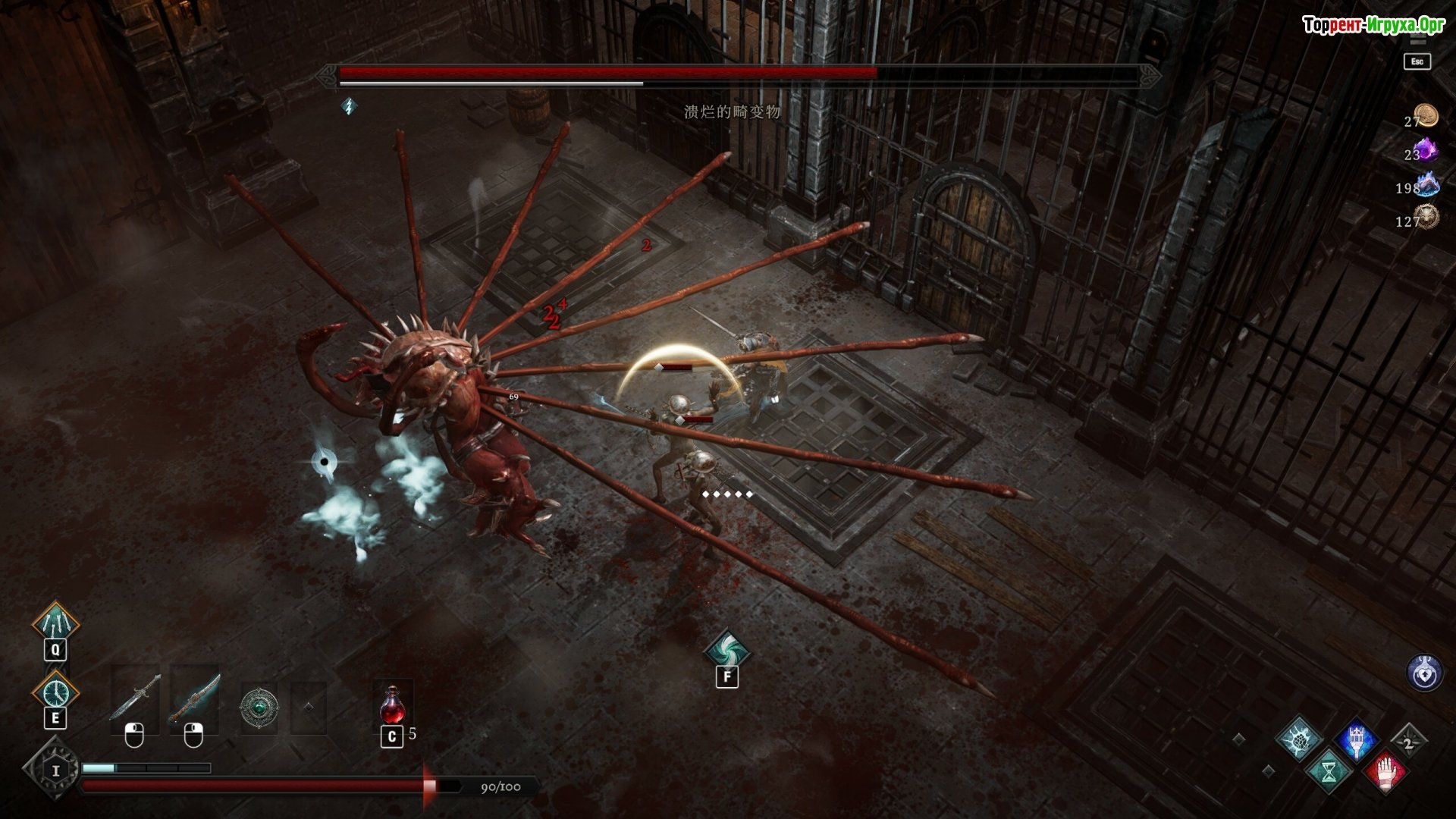Click the heart flask buff icon

[x=1424, y=673]
